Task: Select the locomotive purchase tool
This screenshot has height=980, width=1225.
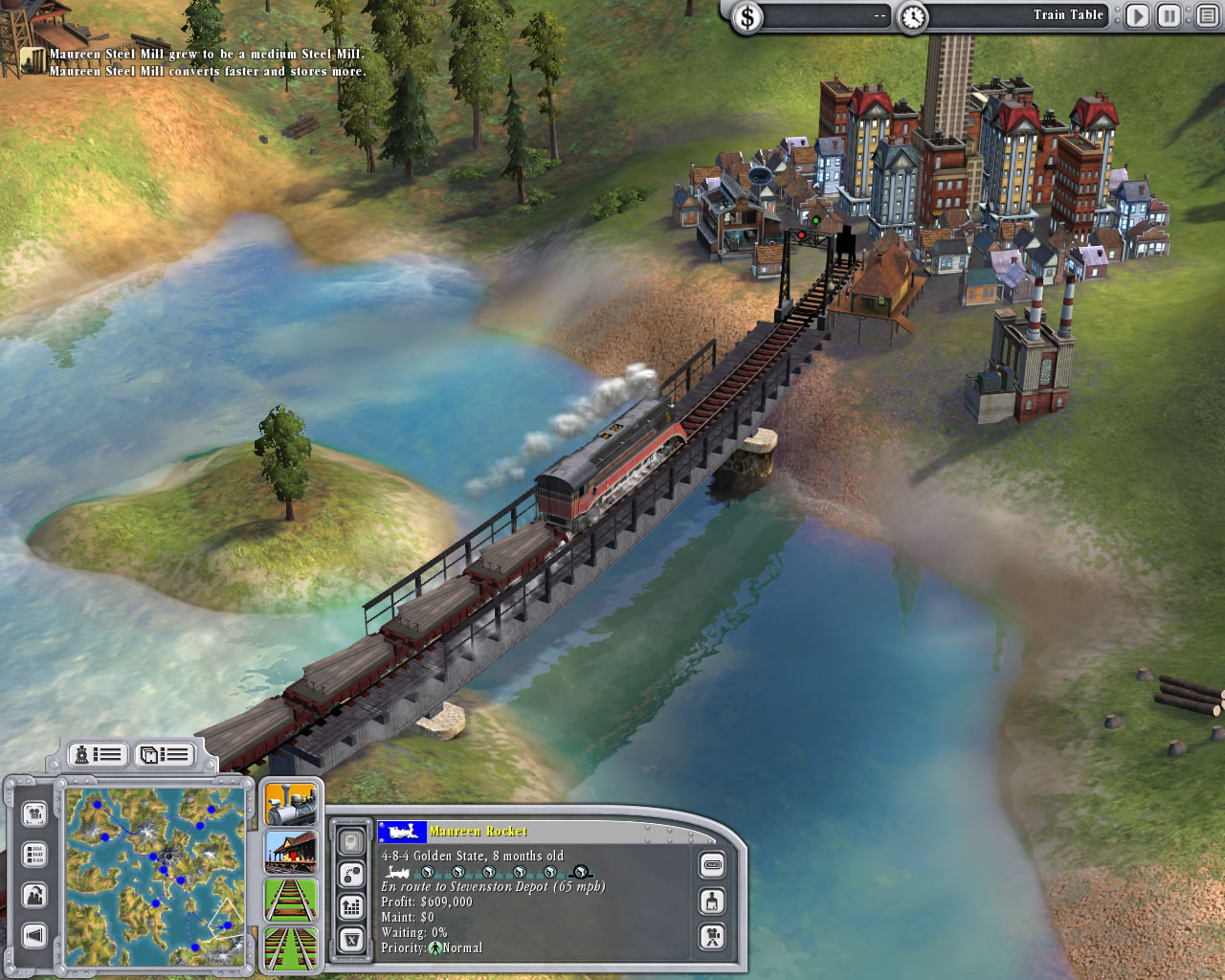Action: [292, 806]
